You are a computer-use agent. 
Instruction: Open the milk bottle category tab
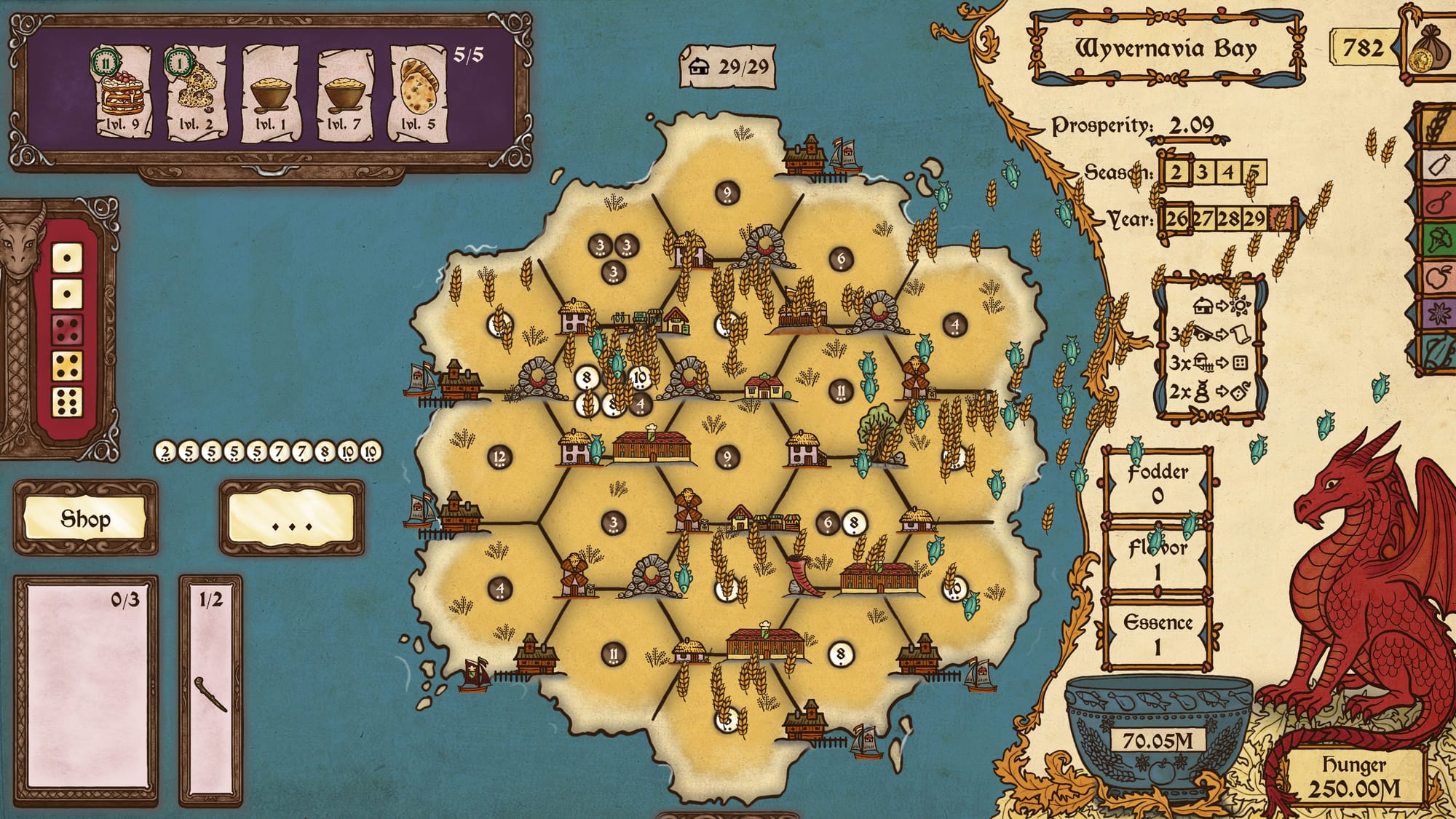1437,165
